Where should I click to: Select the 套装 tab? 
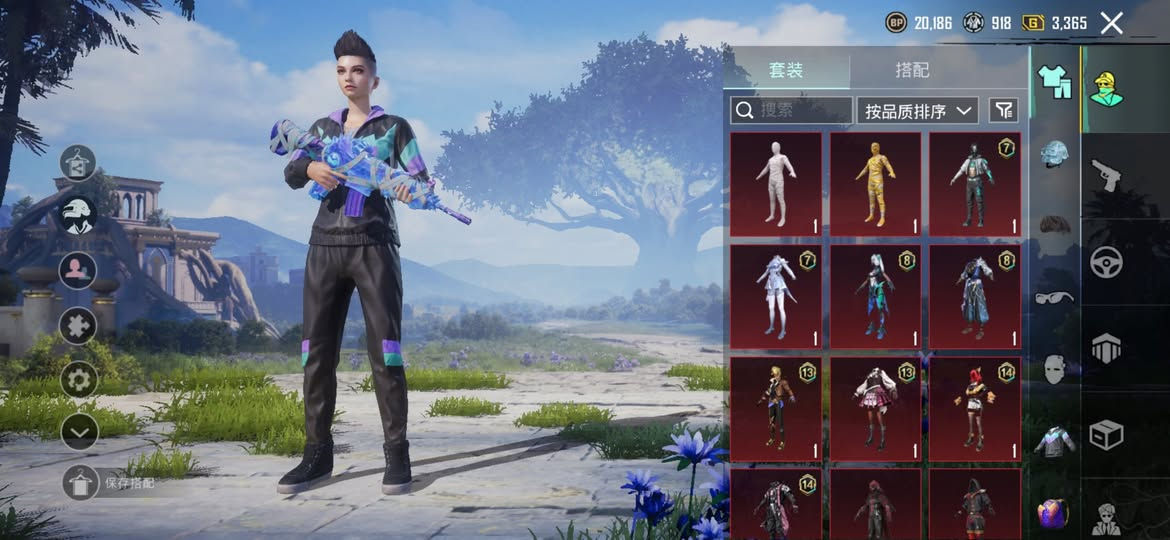coord(786,70)
